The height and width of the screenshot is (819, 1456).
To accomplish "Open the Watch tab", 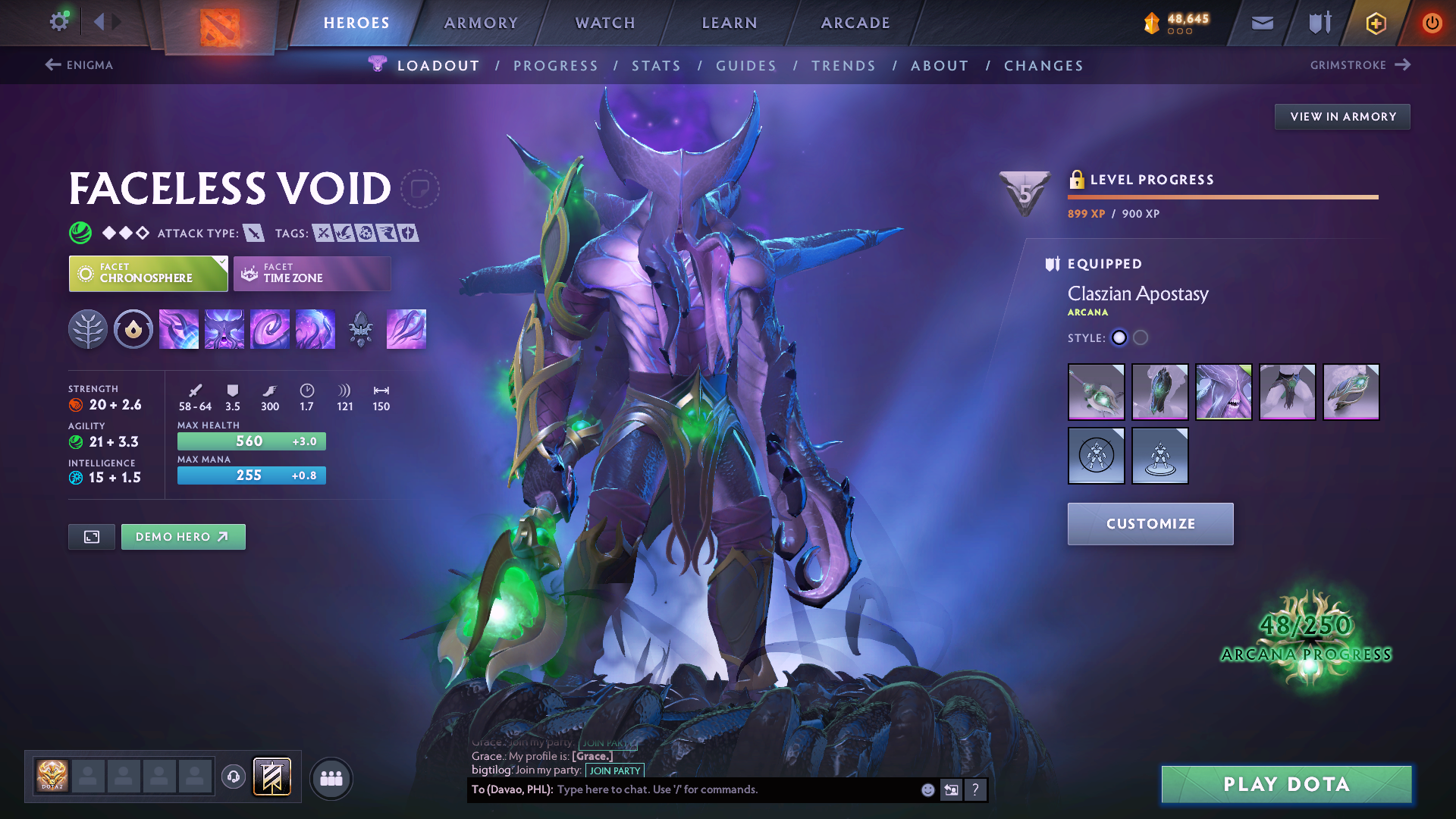I will point(605,23).
